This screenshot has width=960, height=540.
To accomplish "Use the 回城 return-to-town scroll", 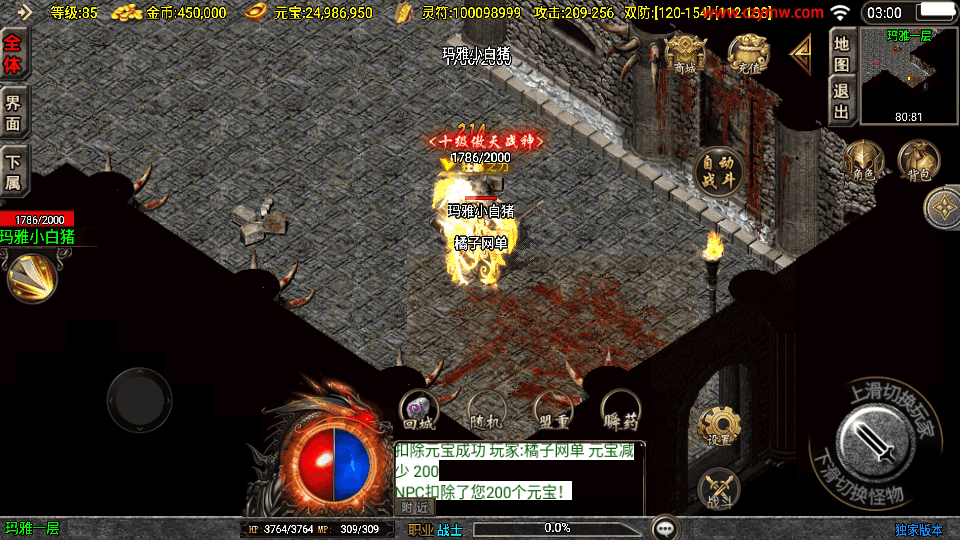I will pos(418,409).
